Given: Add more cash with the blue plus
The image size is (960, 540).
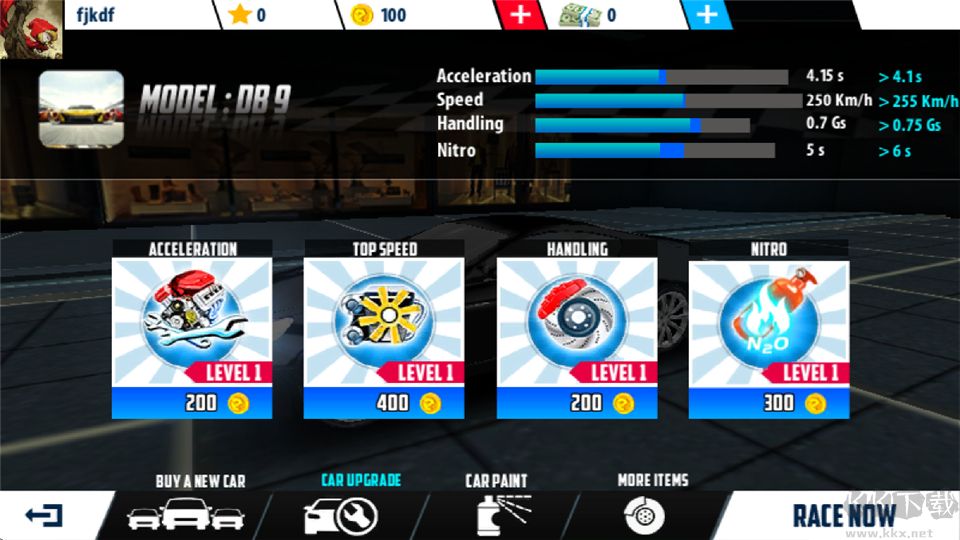Looking at the screenshot, I should [707, 15].
